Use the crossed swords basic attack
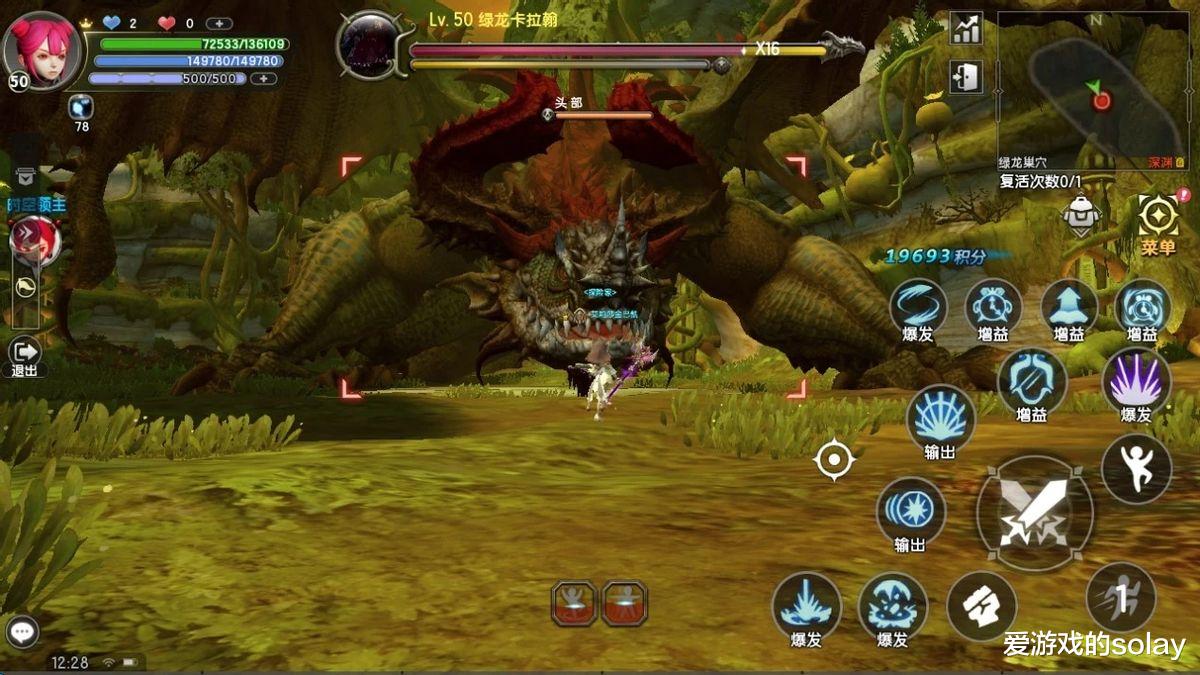Image resolution: width=1200 pixels, height=675 pixels. coord(1034,513)
